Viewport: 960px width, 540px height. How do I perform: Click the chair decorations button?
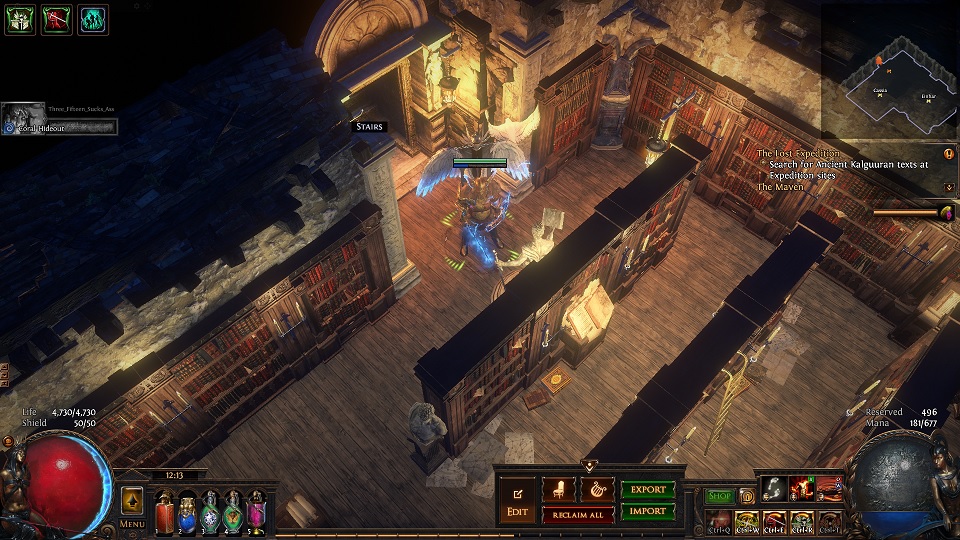tap(558, 490)
